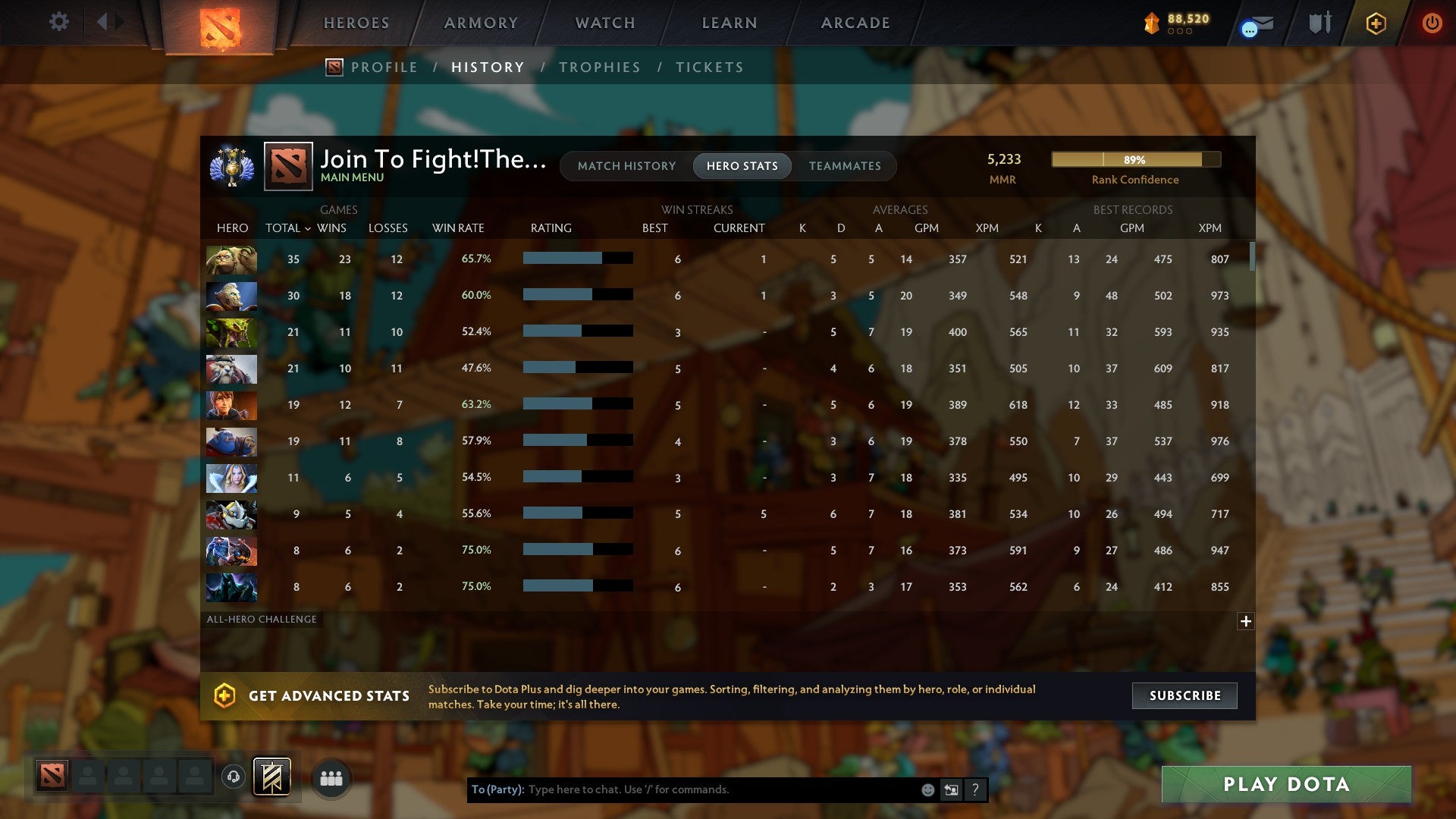Open the emoji picker in chat bar

pos(927,789)
